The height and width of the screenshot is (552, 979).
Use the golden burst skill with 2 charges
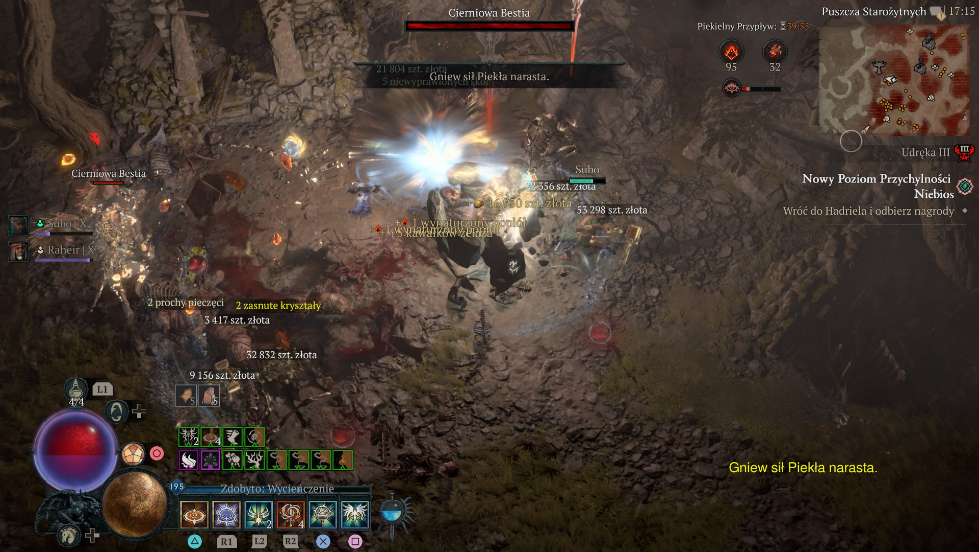point(258,514)
